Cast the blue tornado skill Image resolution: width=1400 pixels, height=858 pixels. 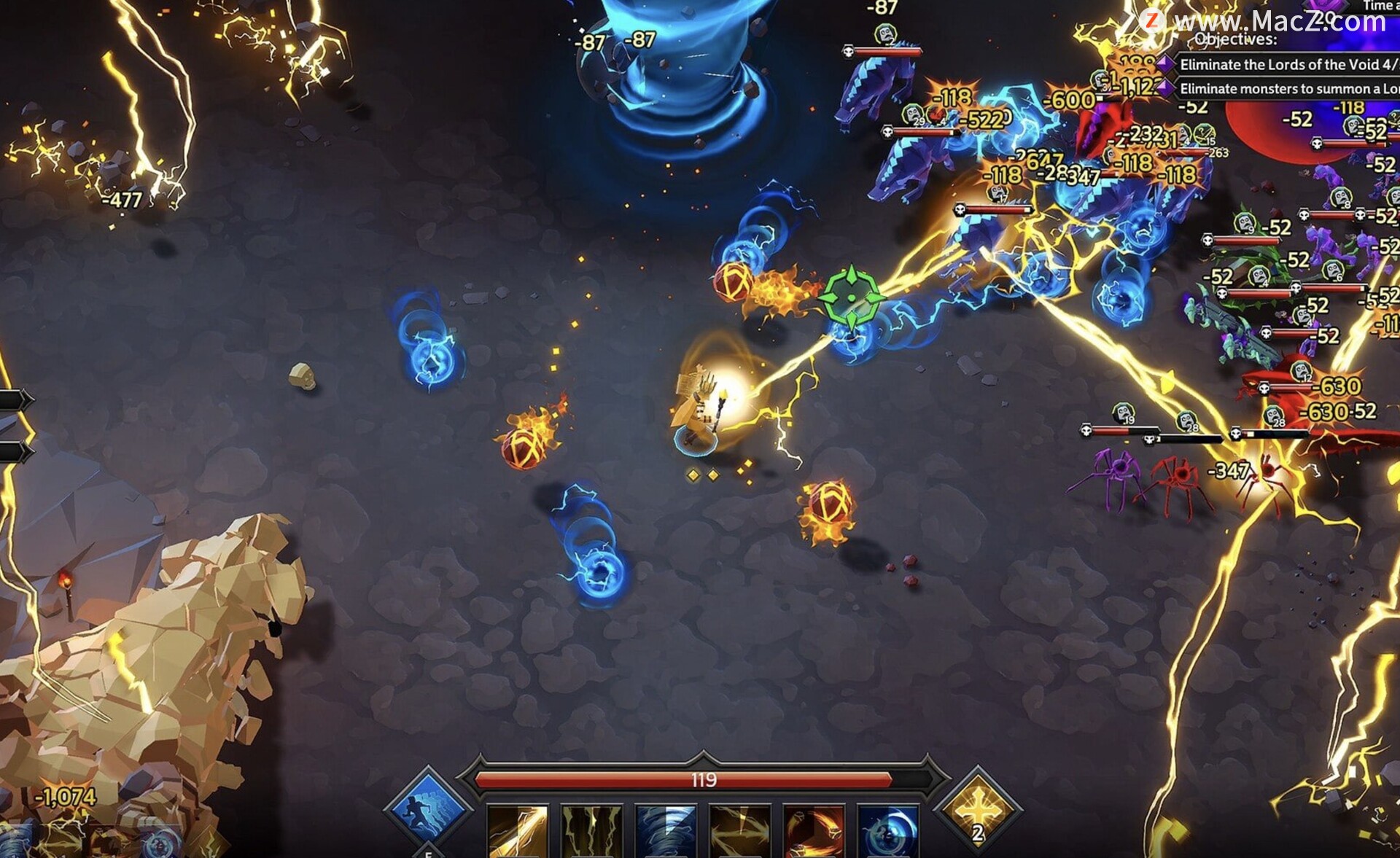tap(666, 831)
